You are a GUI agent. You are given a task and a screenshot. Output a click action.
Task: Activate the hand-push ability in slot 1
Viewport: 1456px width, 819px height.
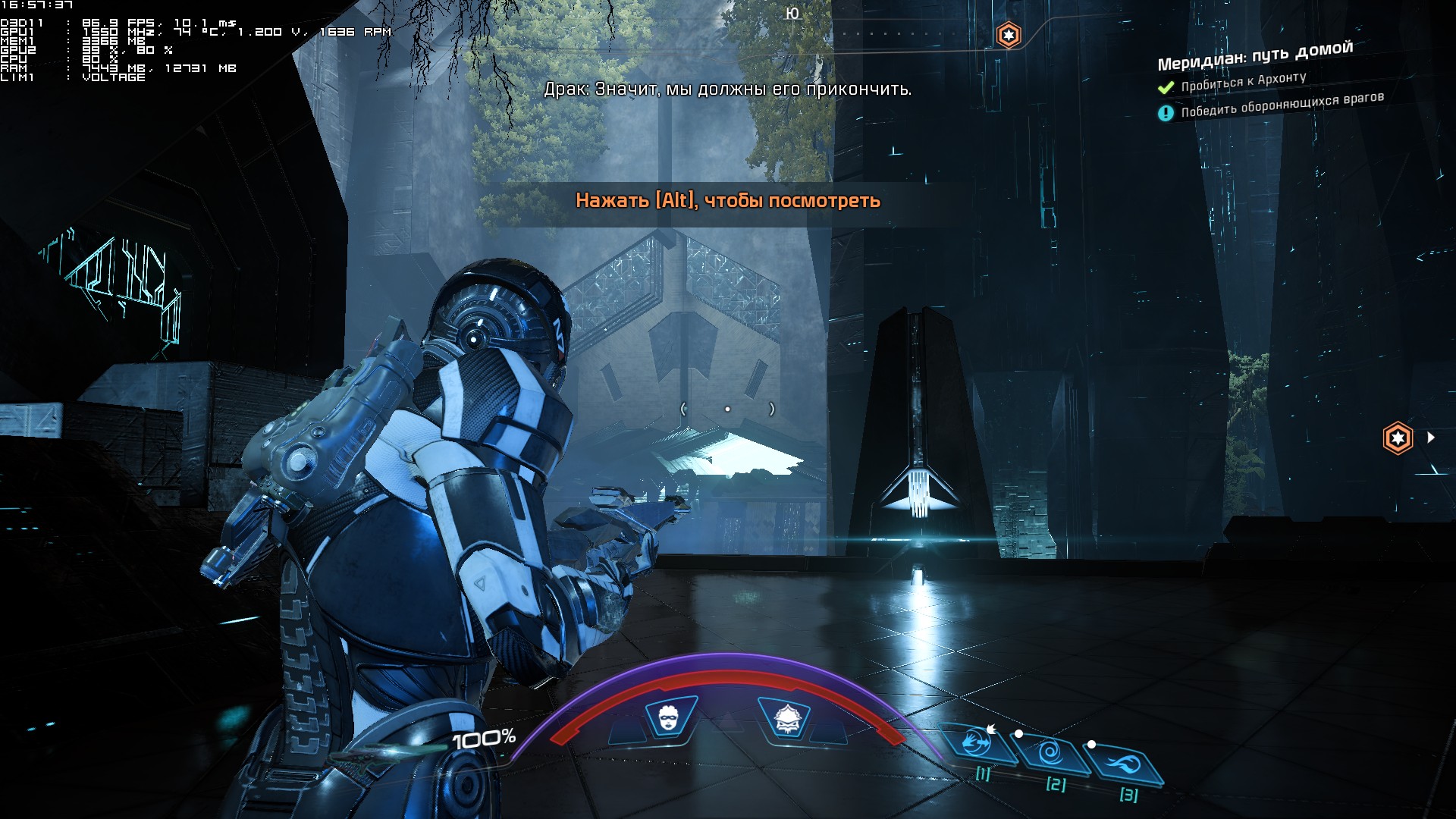click(977, 743)
